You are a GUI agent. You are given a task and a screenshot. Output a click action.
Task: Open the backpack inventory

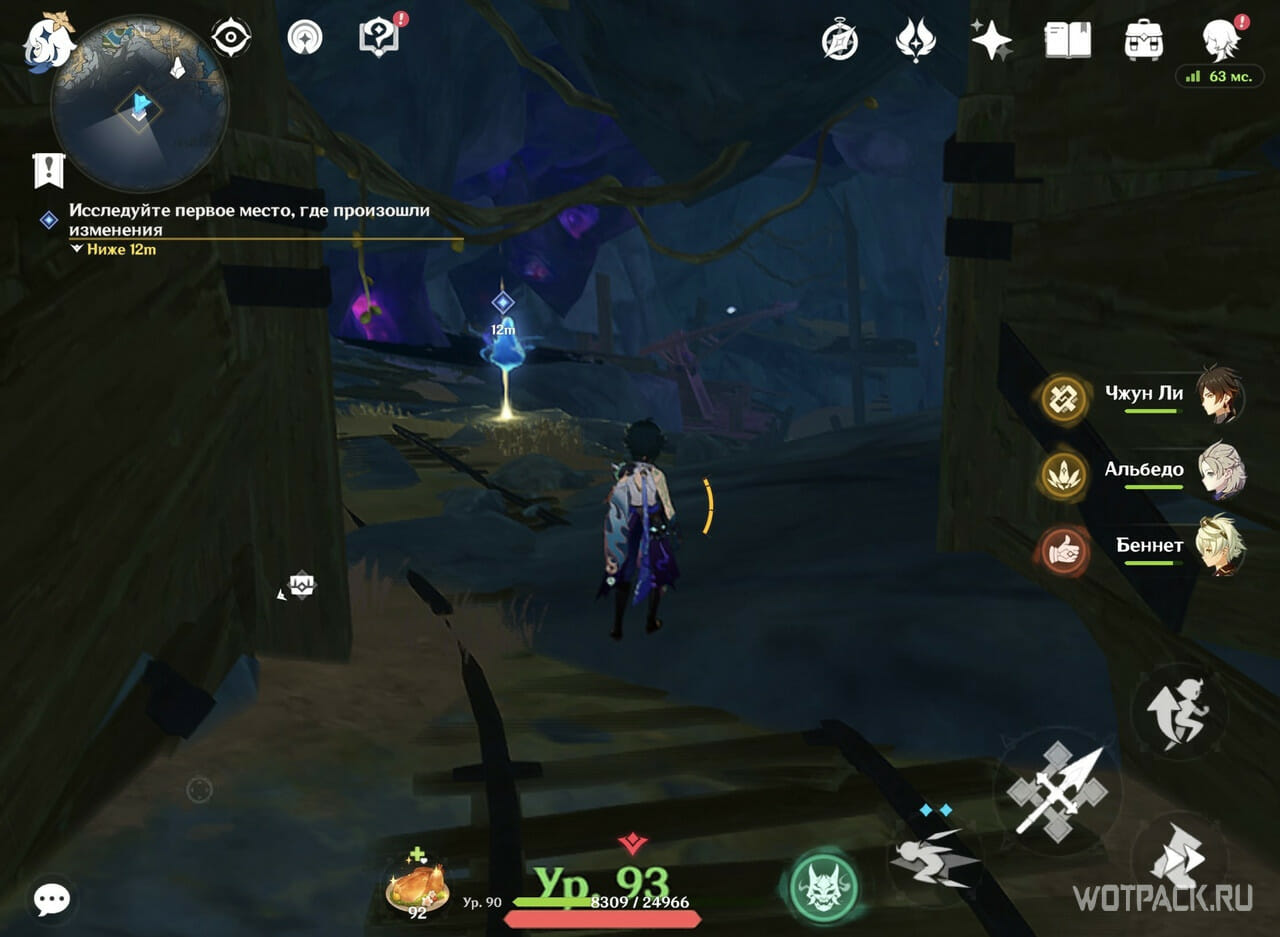(x=1143, y=40)
